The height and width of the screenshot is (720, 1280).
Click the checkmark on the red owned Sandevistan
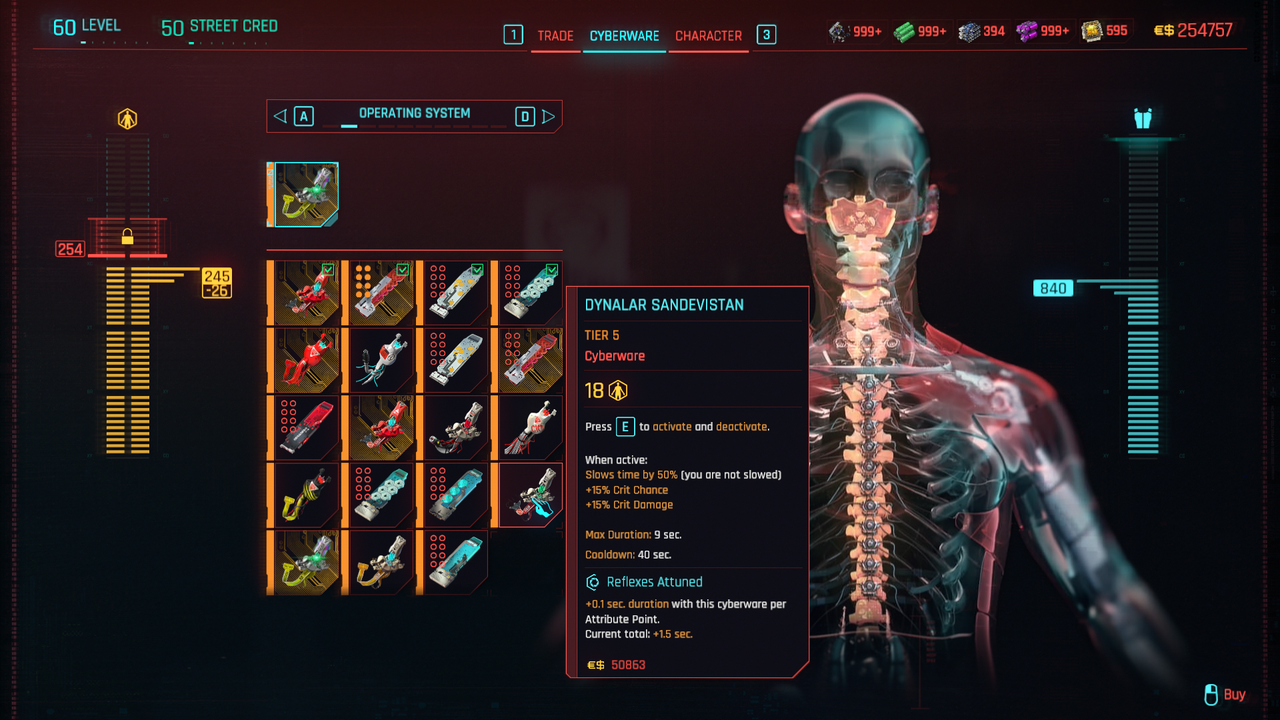pos(328,270)
